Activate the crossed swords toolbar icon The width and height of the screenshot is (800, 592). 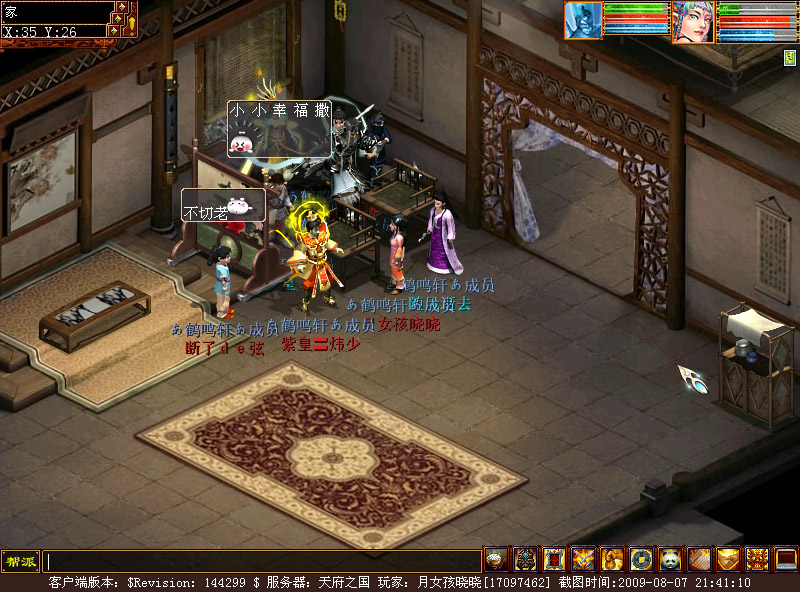[583, 560]
